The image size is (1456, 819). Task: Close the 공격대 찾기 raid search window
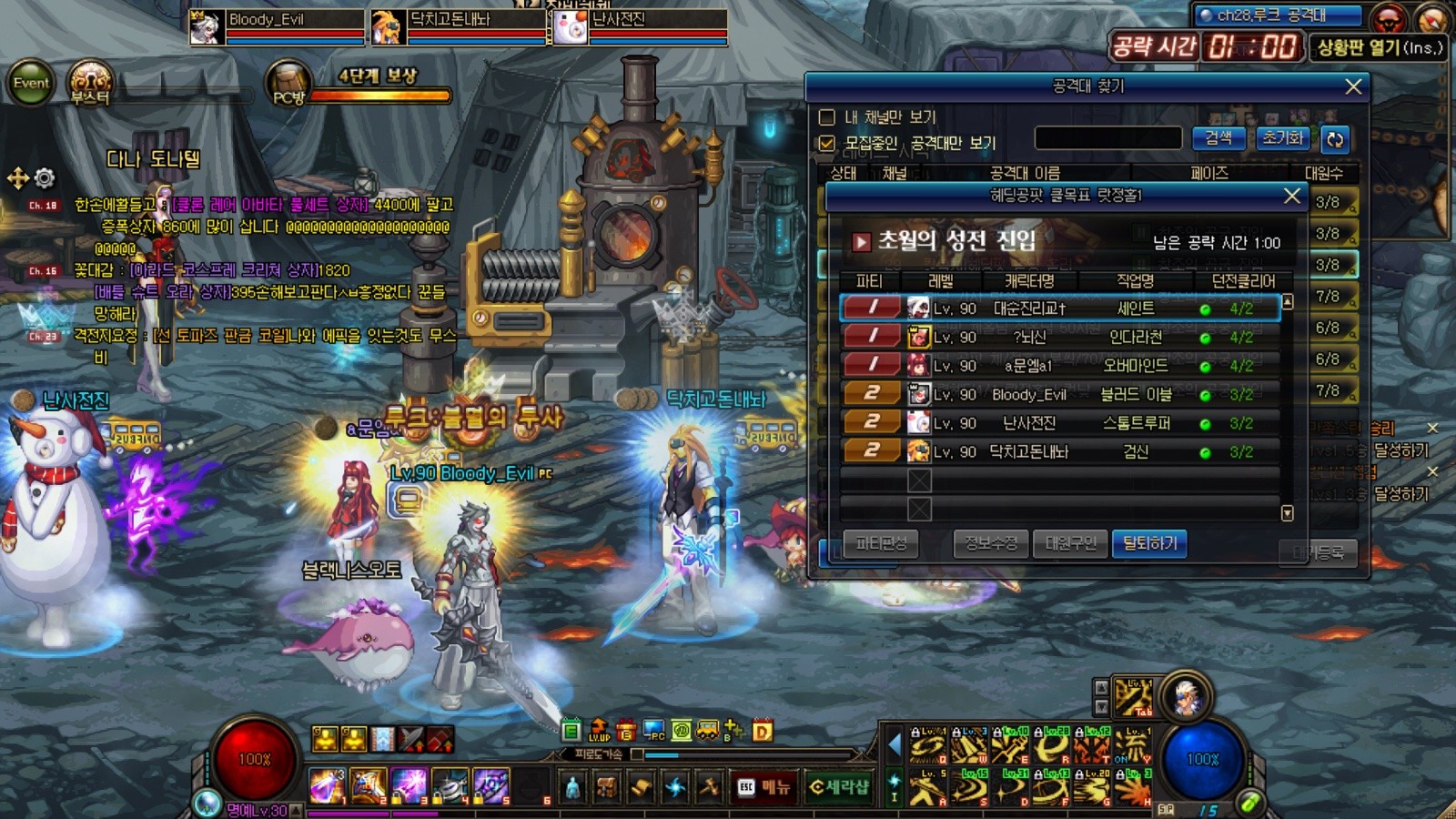[x=1353, y=86]
